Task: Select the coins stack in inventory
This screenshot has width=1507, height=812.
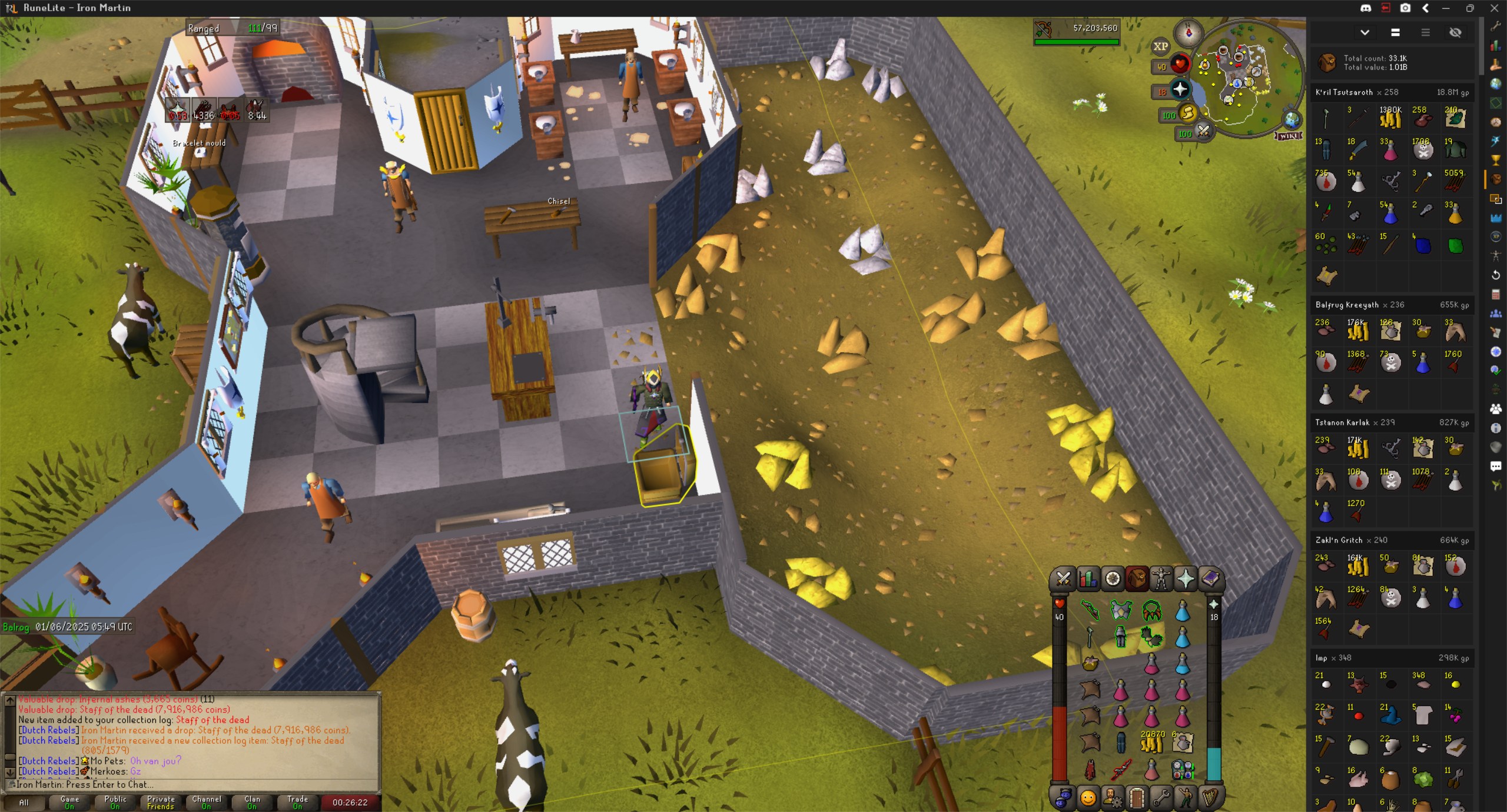Action: tap(1151, 744)
